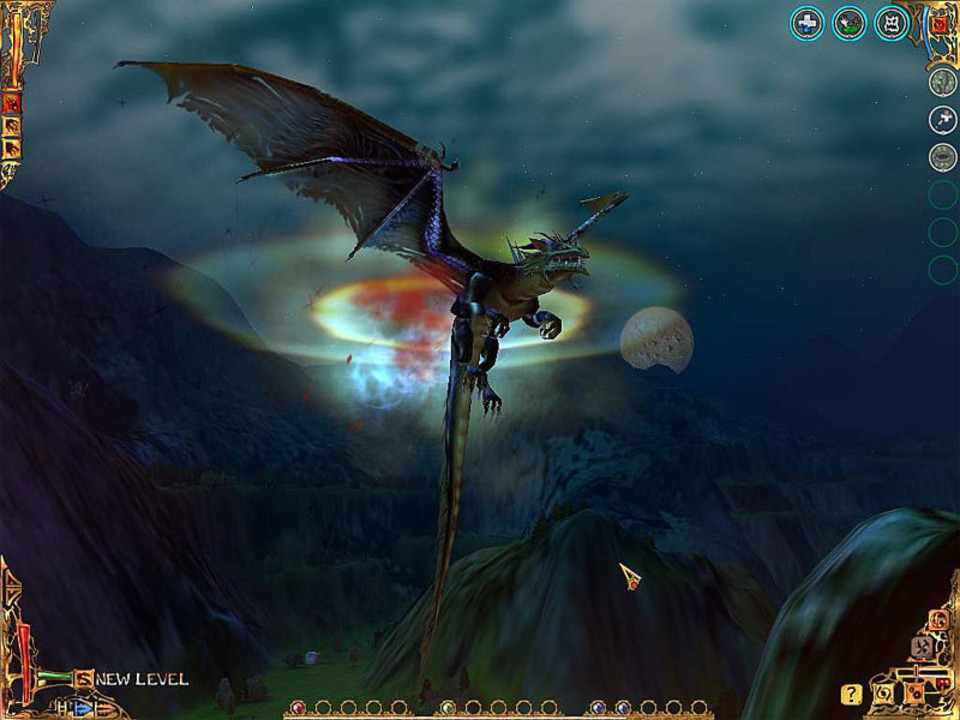Click the crossed tools icon in corner frame
Viewport: 960px width, 720px height.
click(922, 648)
